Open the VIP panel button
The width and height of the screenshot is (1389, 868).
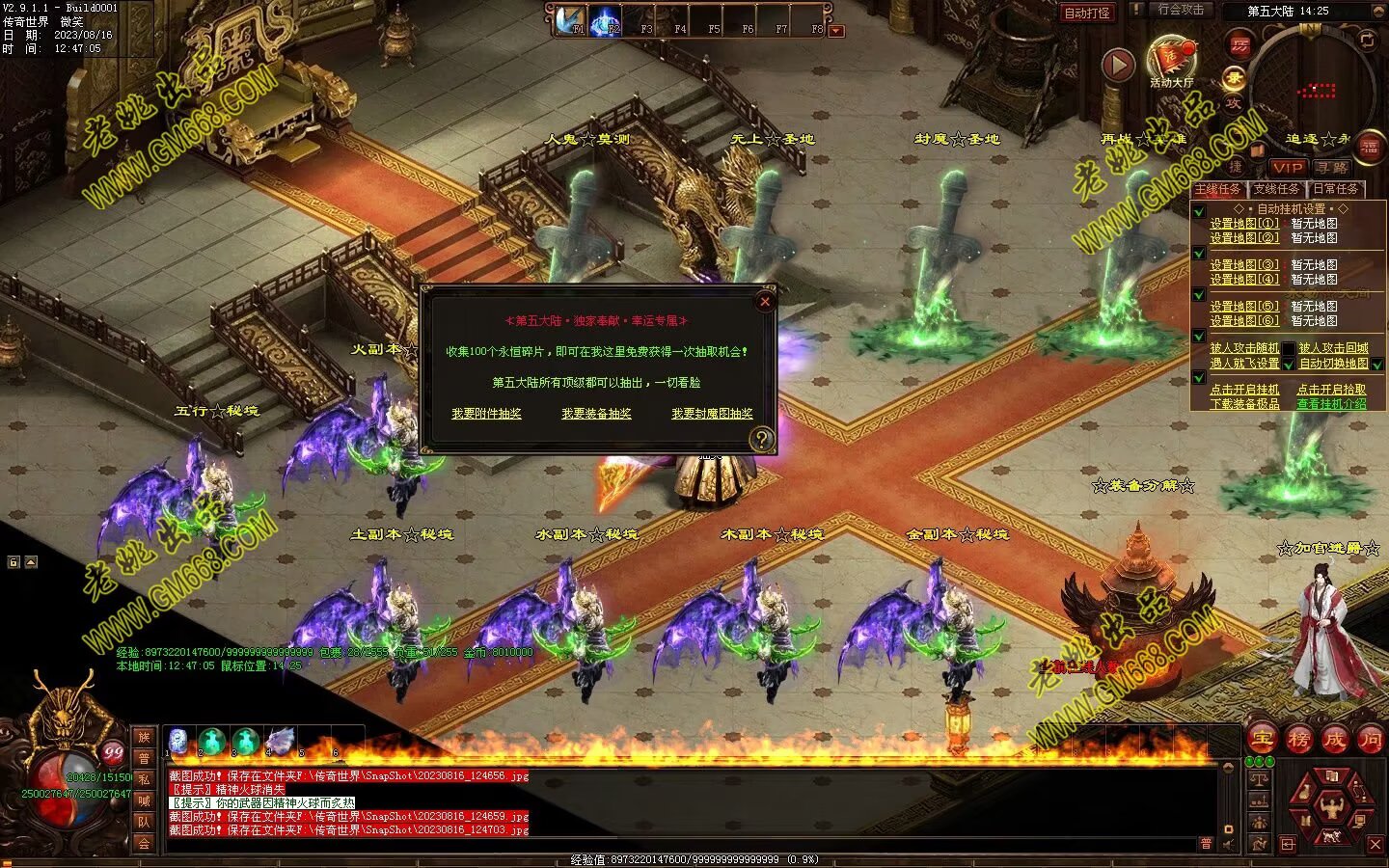click(x=1288, y=167)
